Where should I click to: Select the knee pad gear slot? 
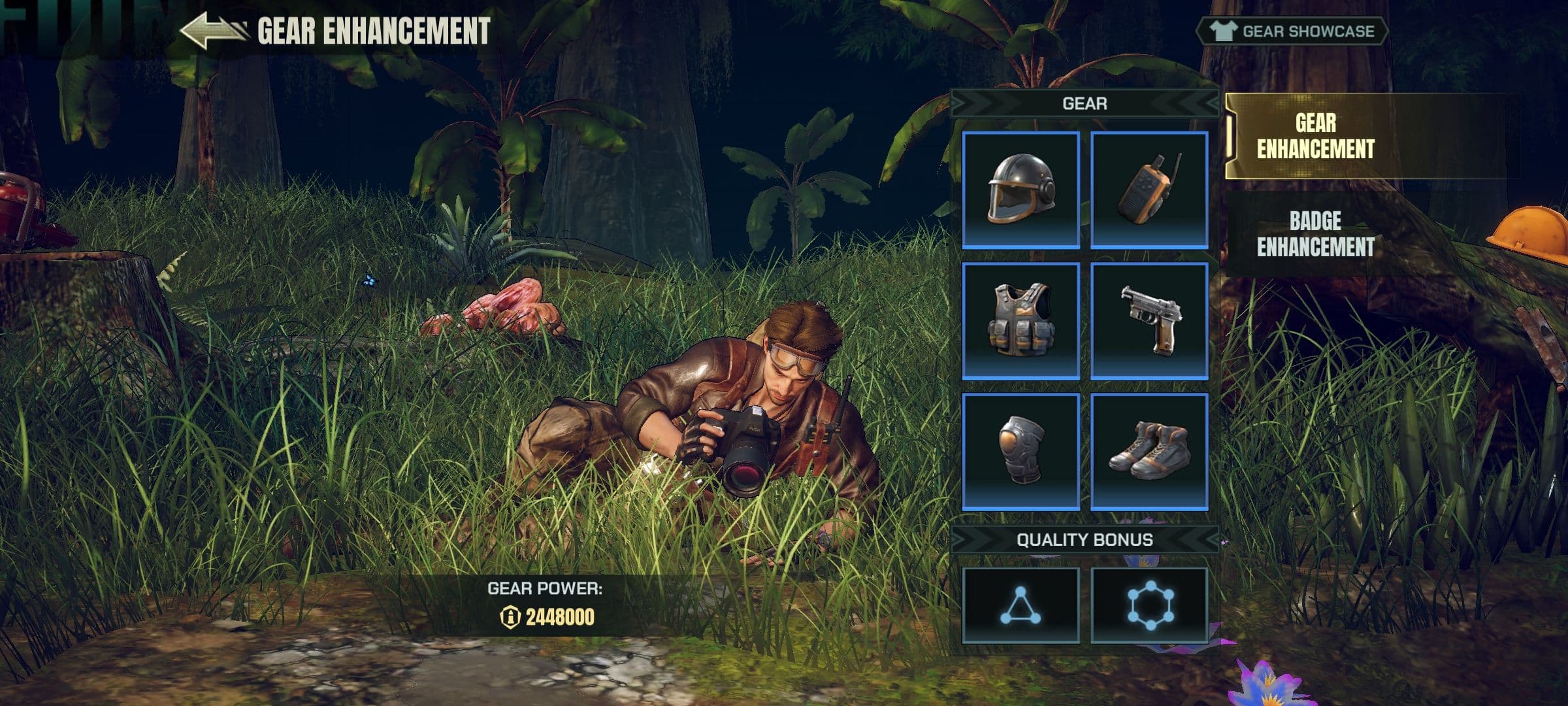pos(1021,451)
